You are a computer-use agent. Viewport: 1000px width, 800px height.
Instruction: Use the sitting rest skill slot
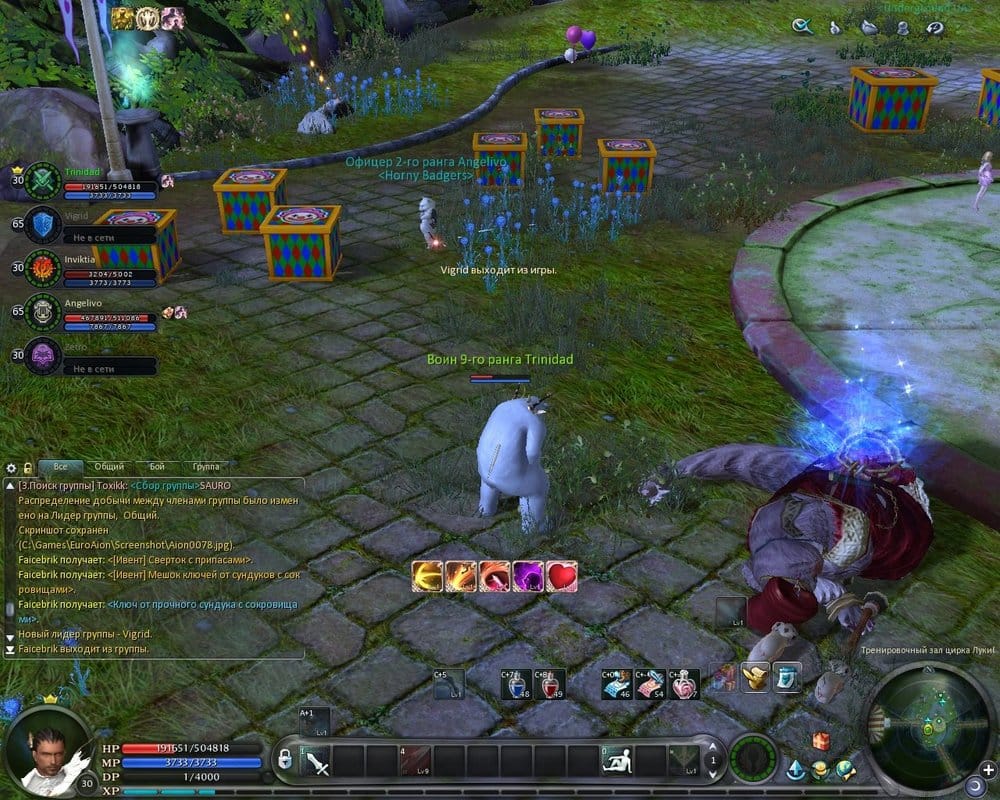[617, 762]
